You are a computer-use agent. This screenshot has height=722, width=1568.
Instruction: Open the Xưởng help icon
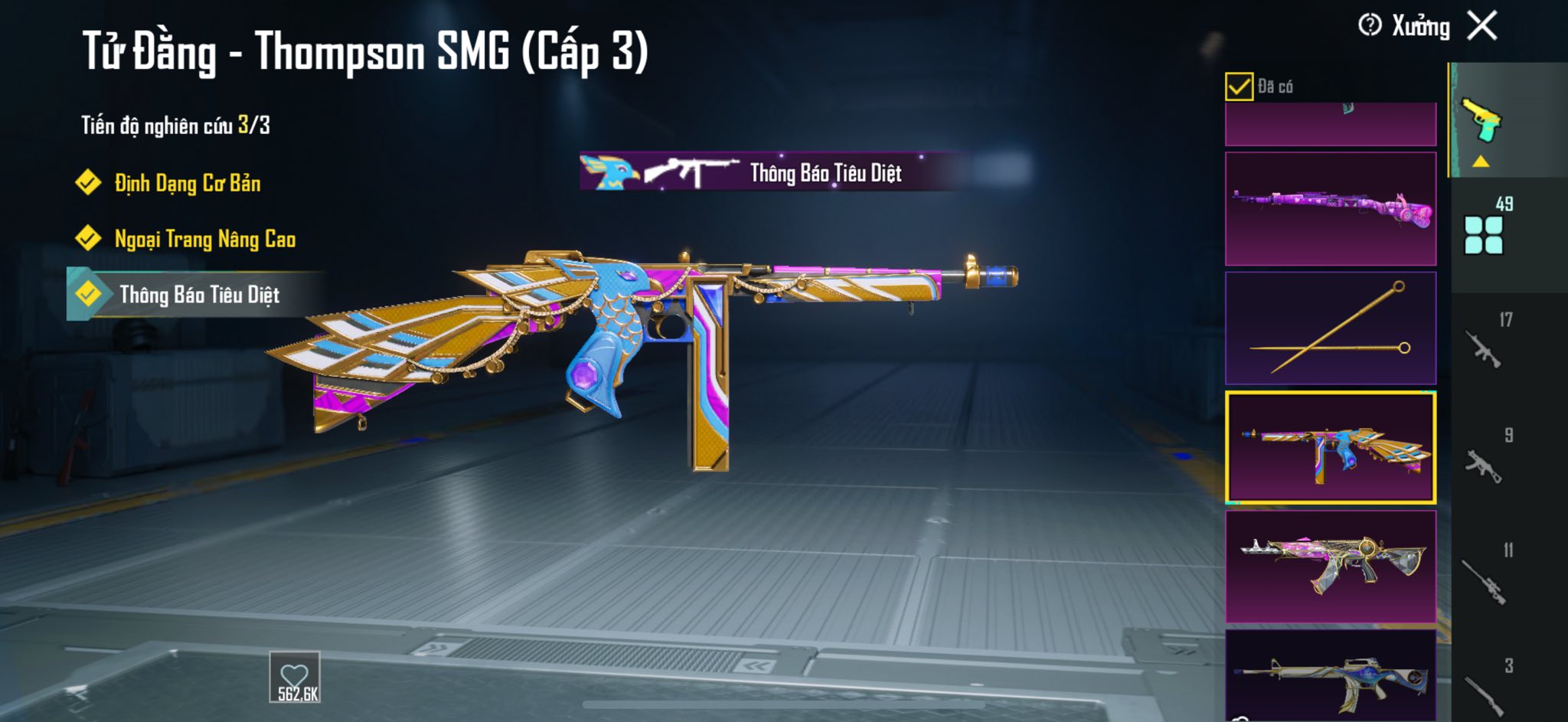point(1370,26)
